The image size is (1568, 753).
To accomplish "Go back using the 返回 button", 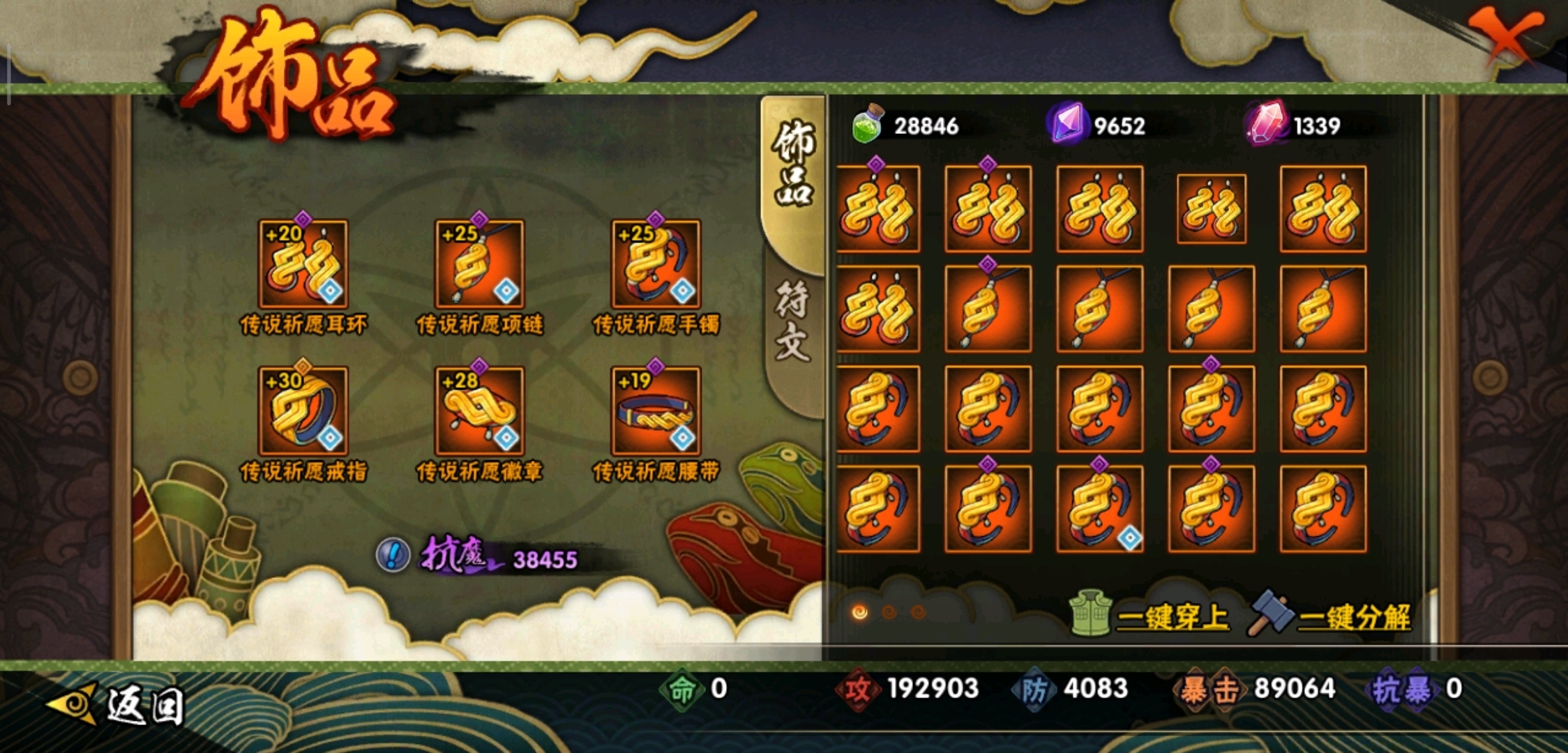I will click(x=119, y=704).
